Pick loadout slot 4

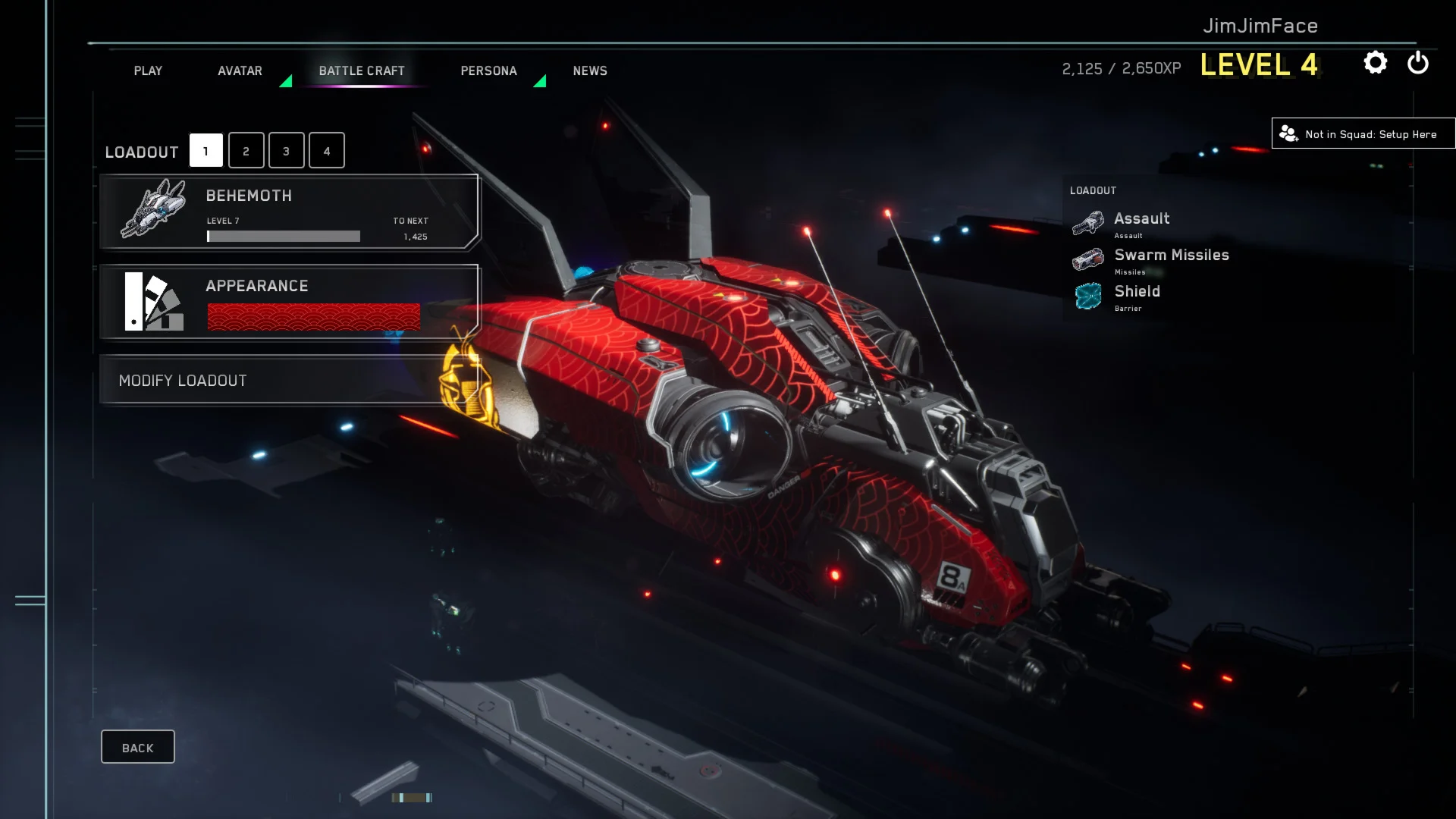[x=327, y=151]
